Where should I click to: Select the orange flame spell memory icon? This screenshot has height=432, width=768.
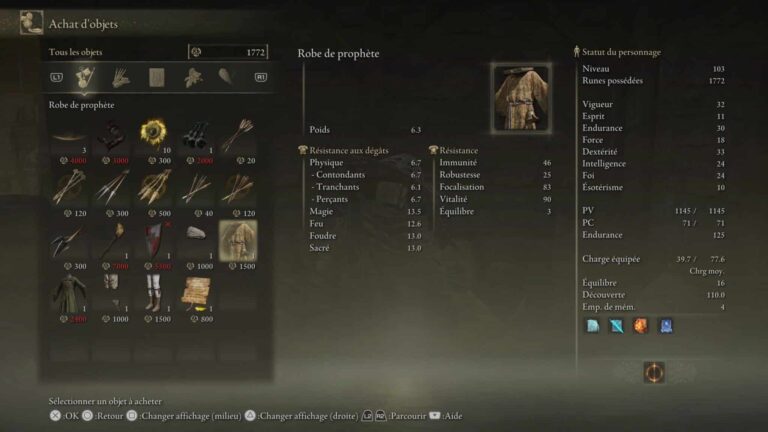click(640, 326)
